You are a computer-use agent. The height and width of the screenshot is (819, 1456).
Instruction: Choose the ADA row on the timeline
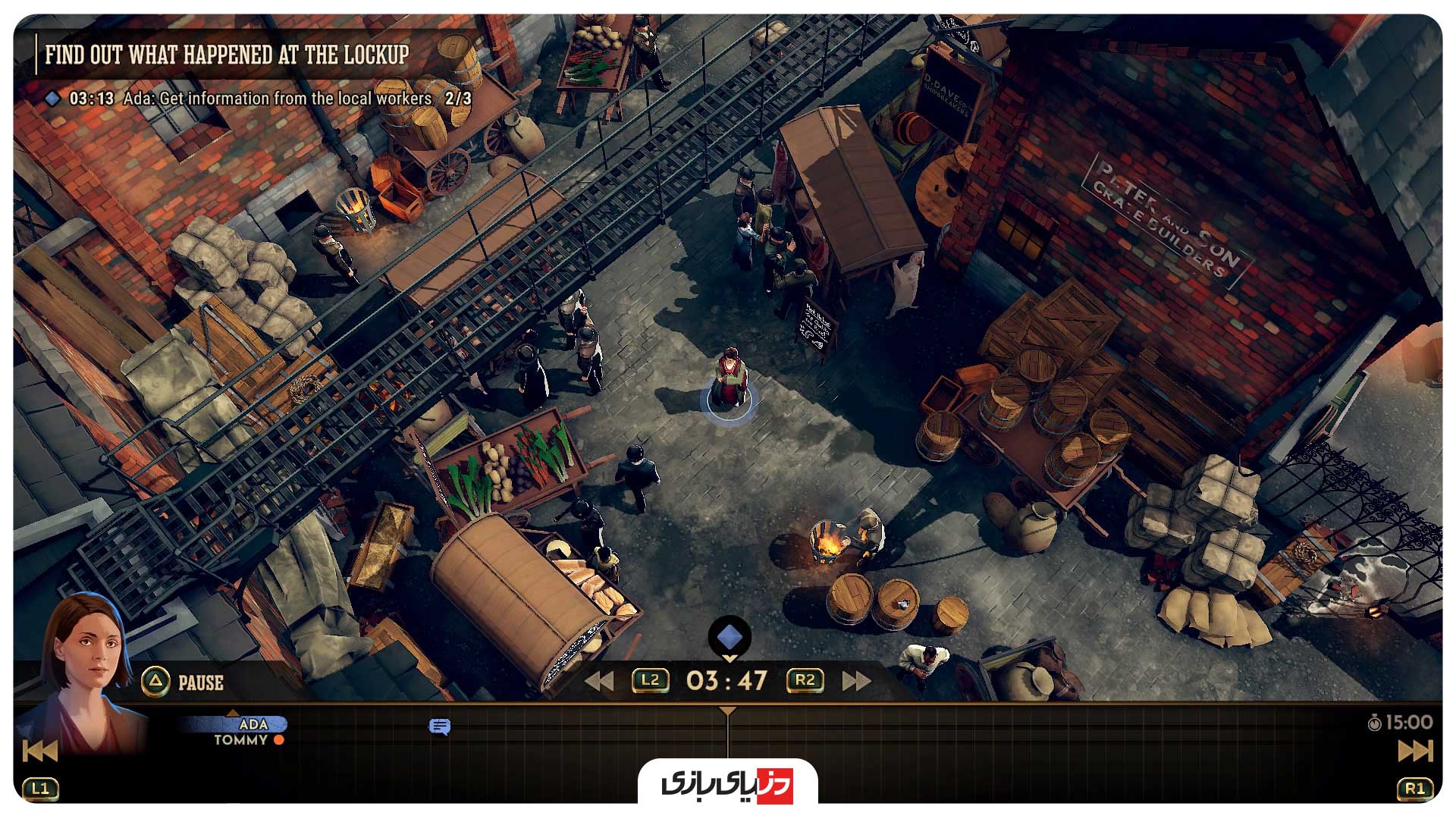[253, 724]
